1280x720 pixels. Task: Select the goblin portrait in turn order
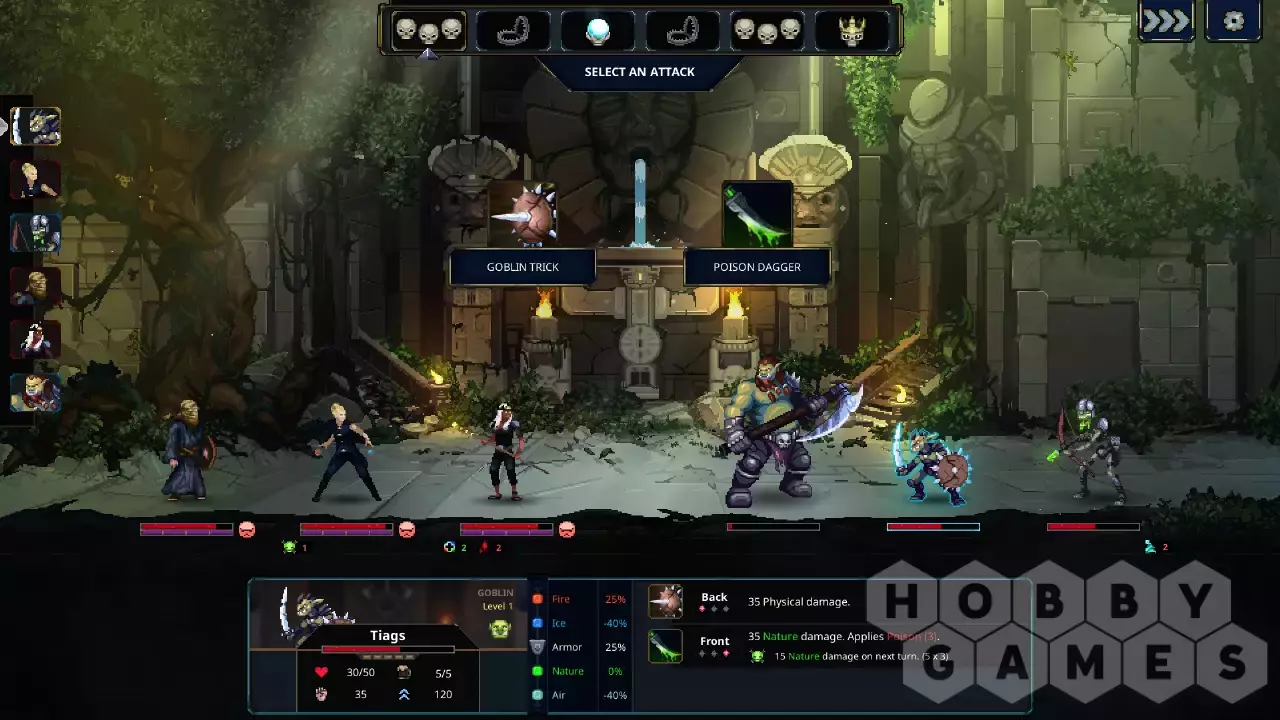coord(36,127)
